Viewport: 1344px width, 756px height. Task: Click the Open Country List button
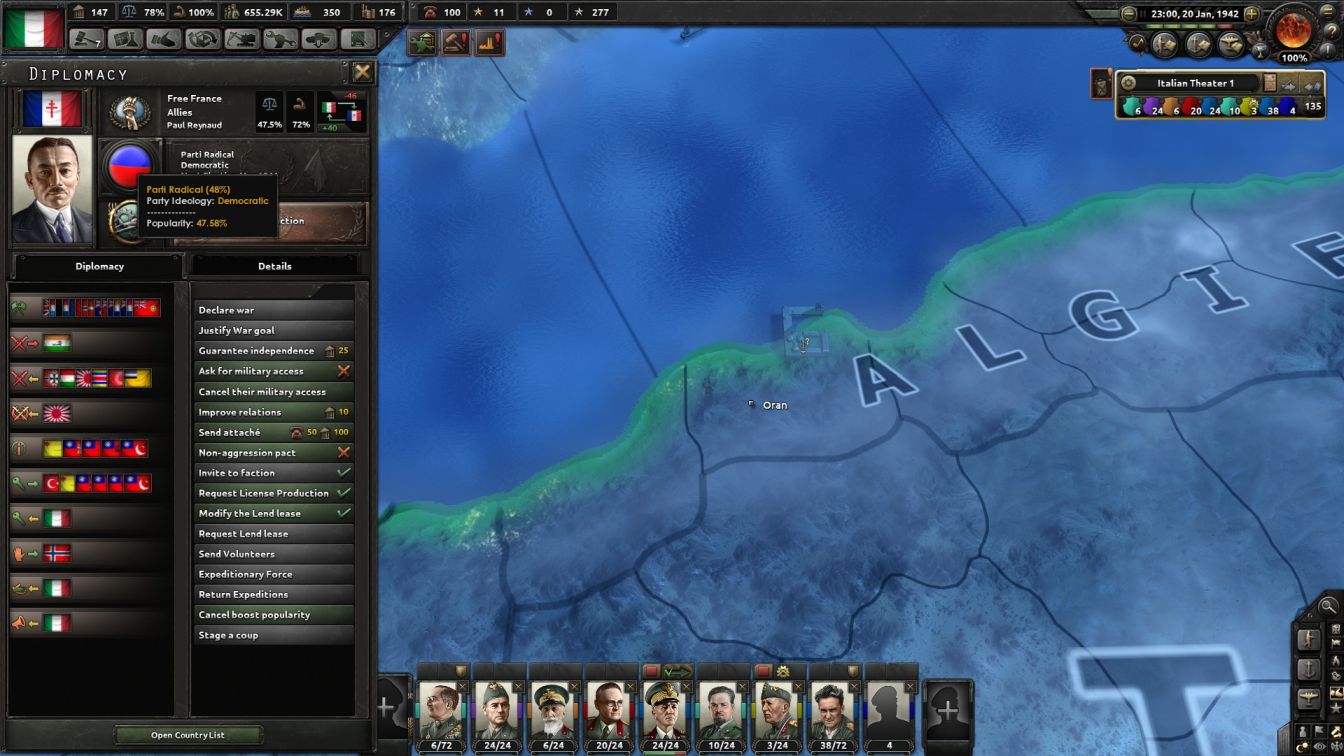(186, 734)
